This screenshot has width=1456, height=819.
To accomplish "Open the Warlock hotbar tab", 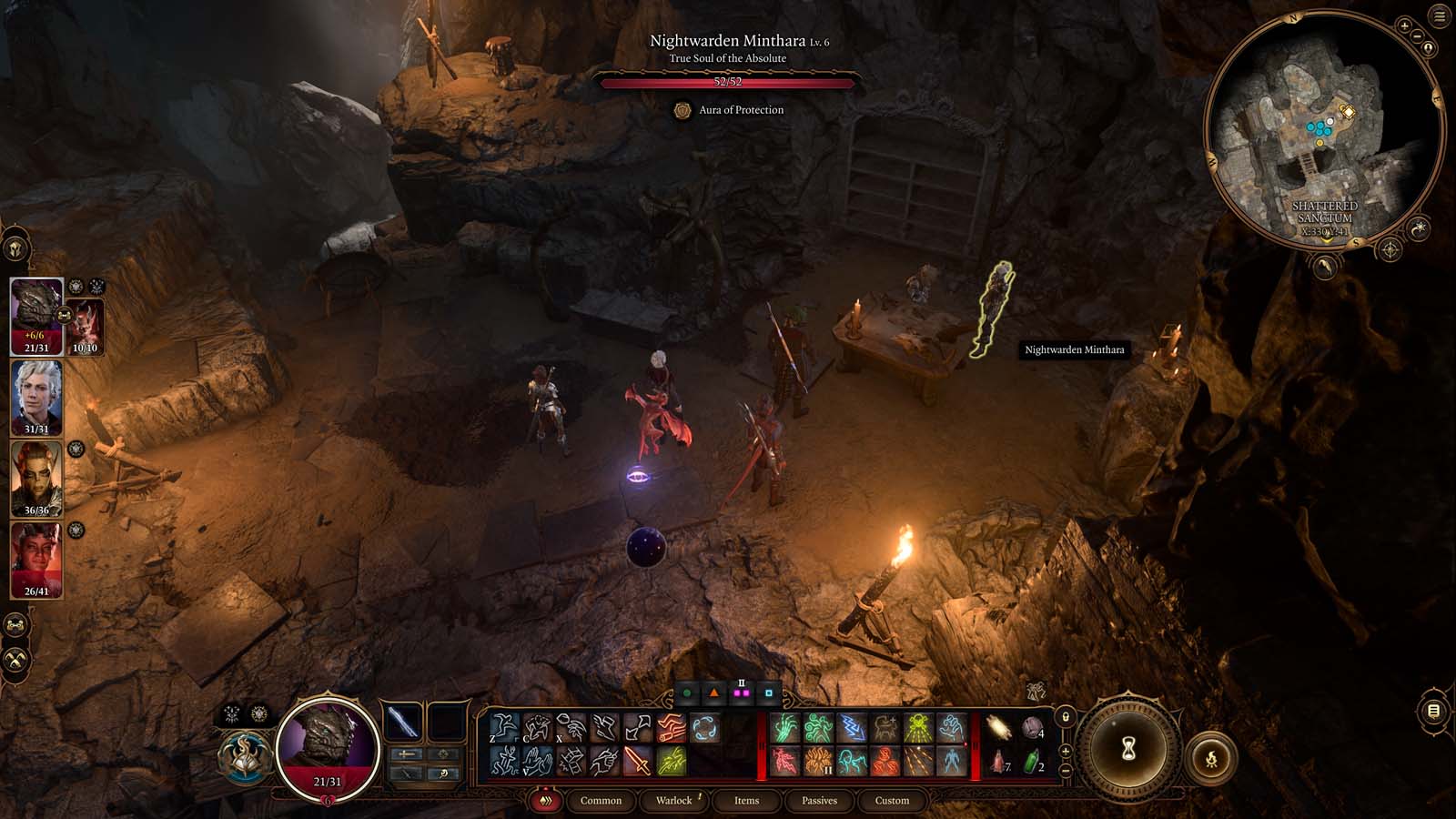I will [x=673, y=801].
